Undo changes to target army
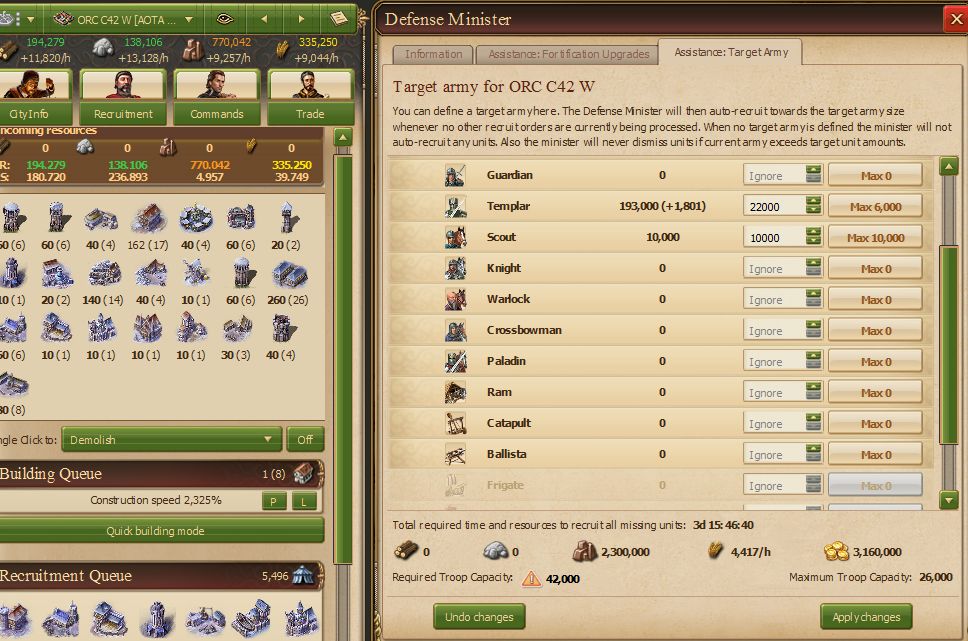The width and height of the screenshot is (968, 641). tap(480, 616)
